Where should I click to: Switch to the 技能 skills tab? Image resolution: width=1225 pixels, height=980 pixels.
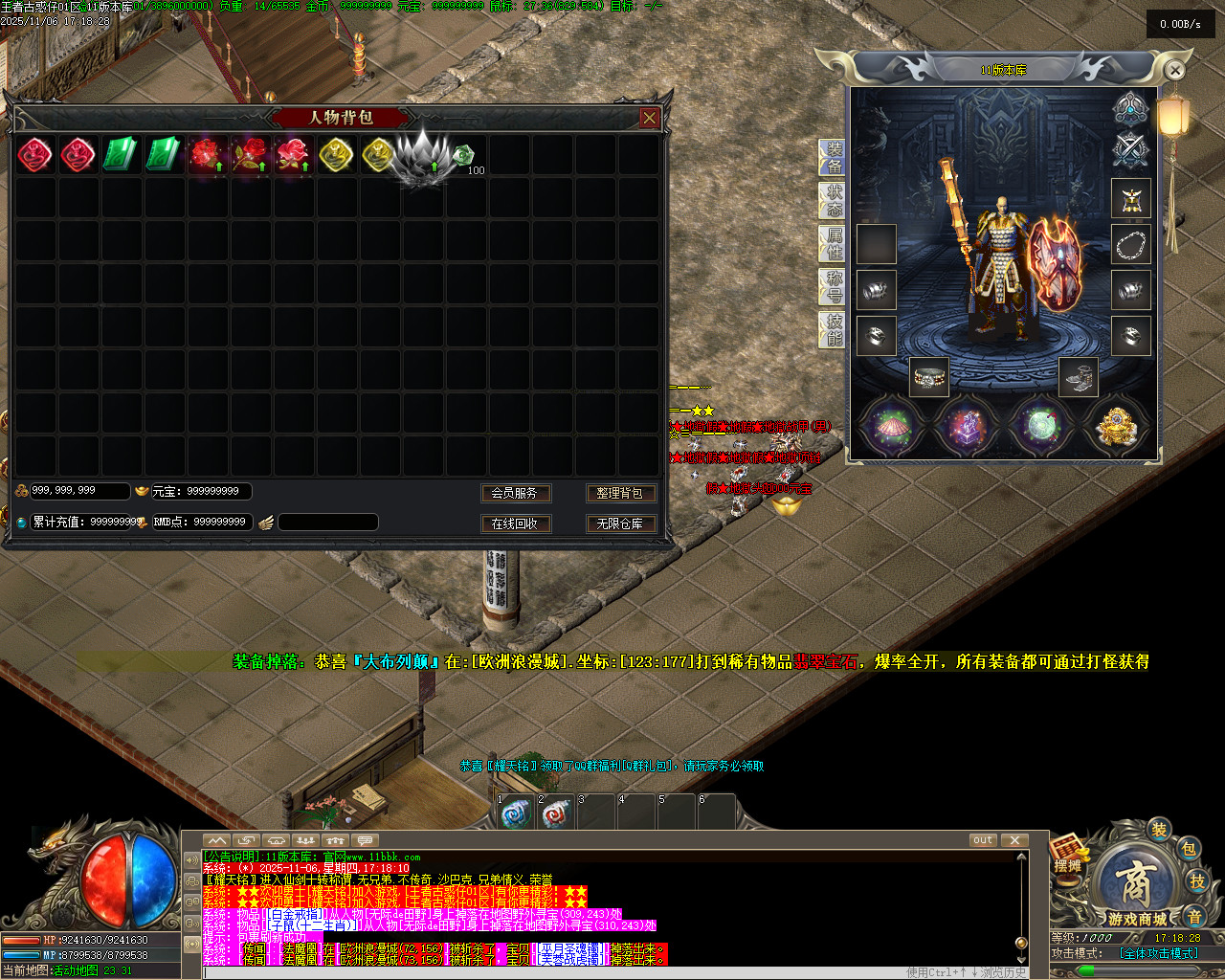pos(834,328)
